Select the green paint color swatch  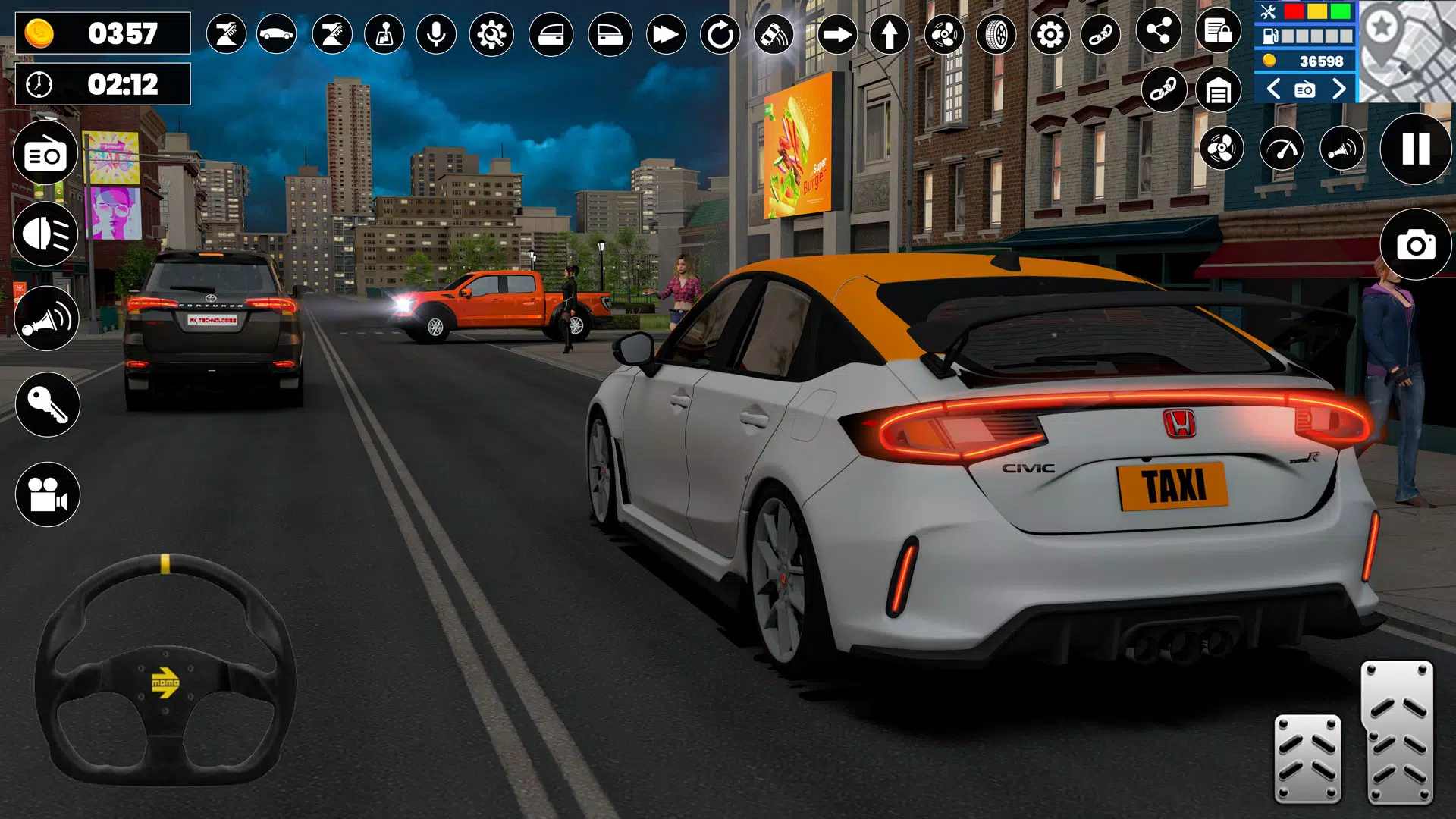(x=1341, y=12)
